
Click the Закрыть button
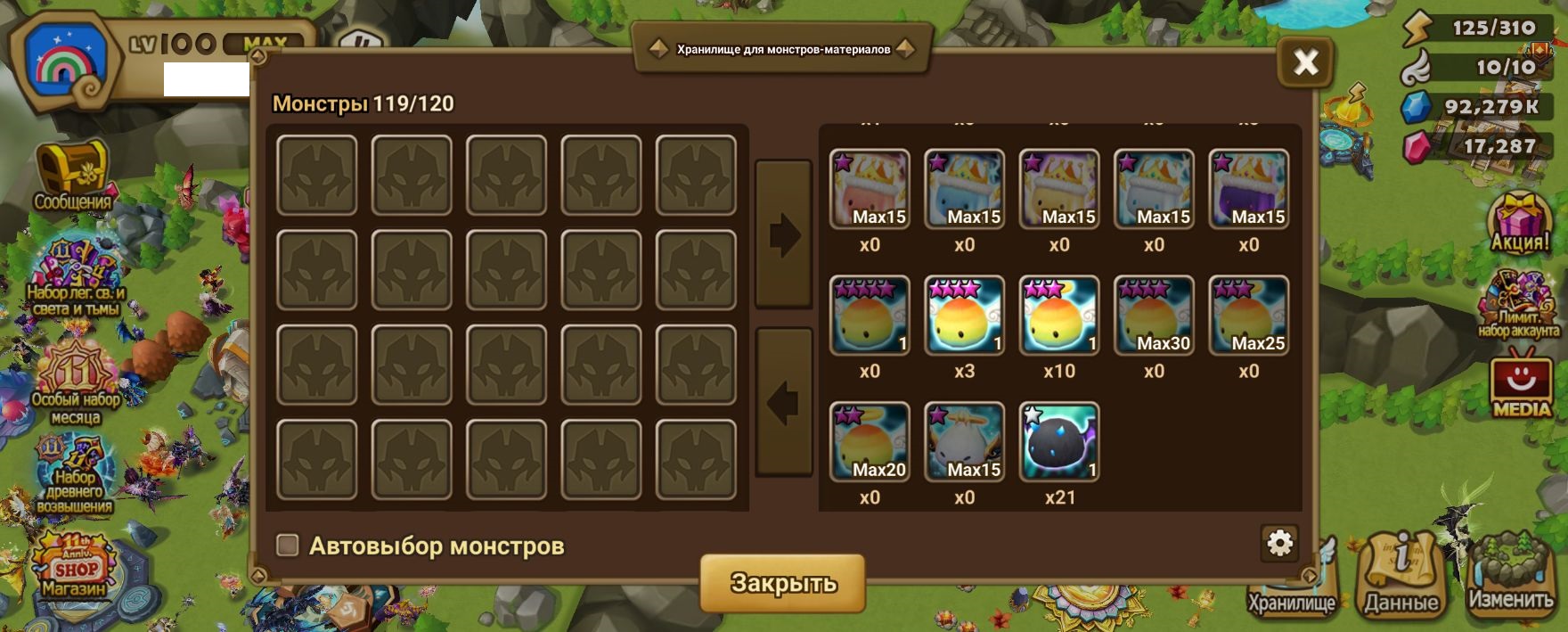[x=783, y=583]
